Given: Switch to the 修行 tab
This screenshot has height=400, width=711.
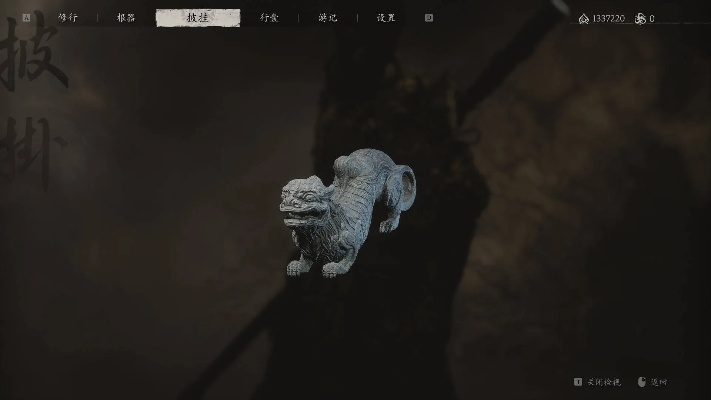Looking at the screenshot, I should click(68, 18).
